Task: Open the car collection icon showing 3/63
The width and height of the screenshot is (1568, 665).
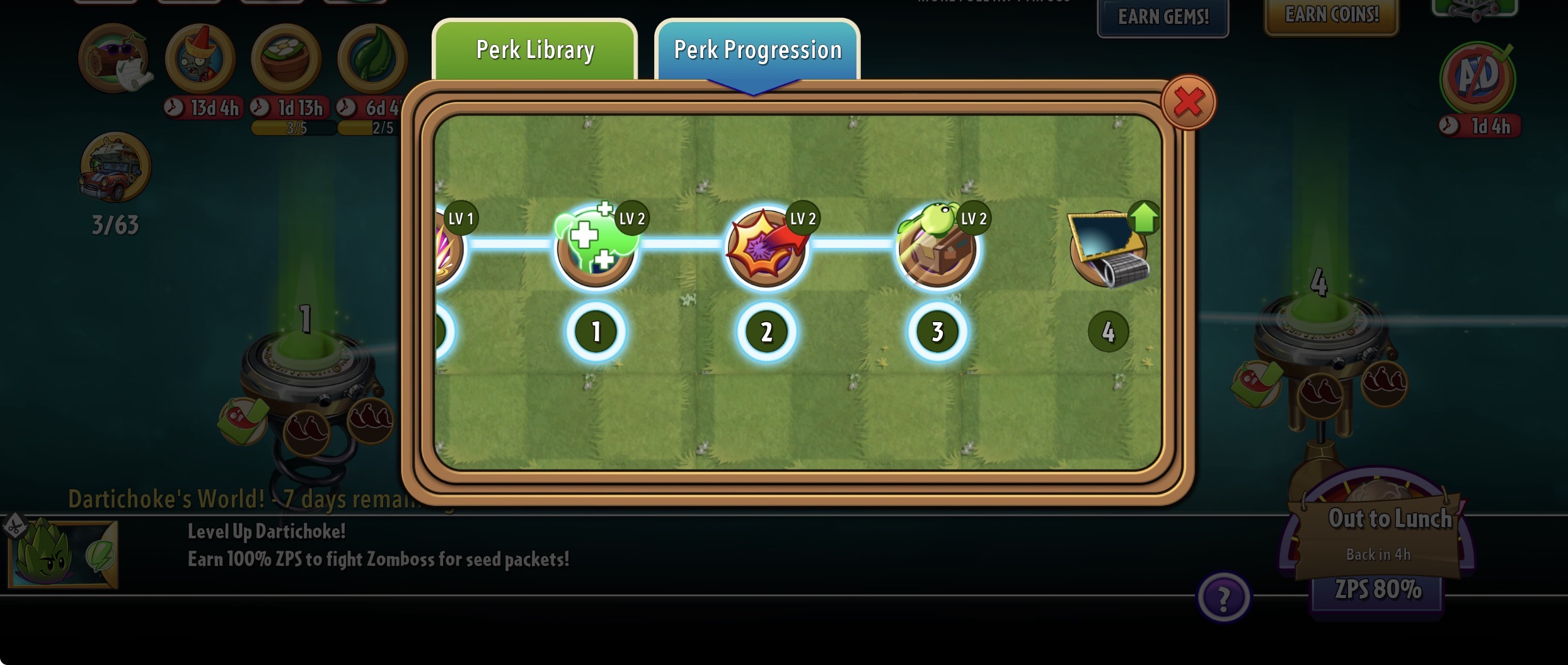Action: pyautogui.click(x=115, y=167)
